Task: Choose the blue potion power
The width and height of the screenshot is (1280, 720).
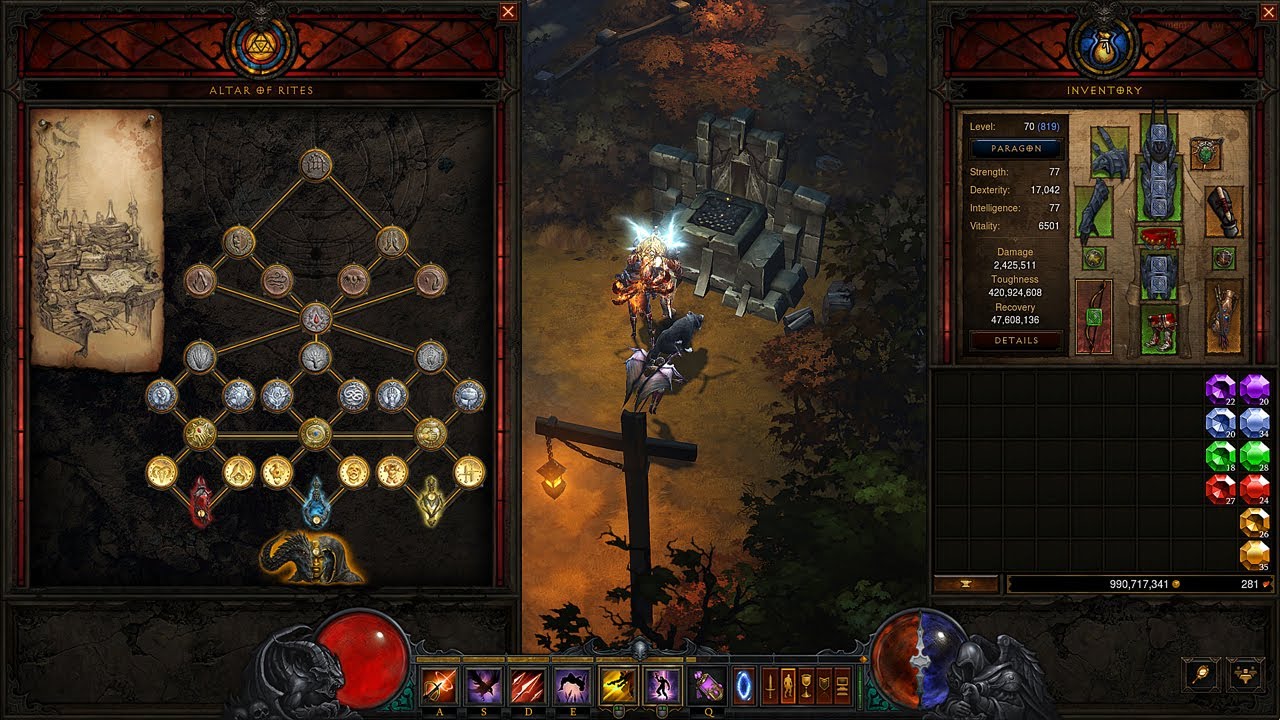Action: [x=316, y=502]
